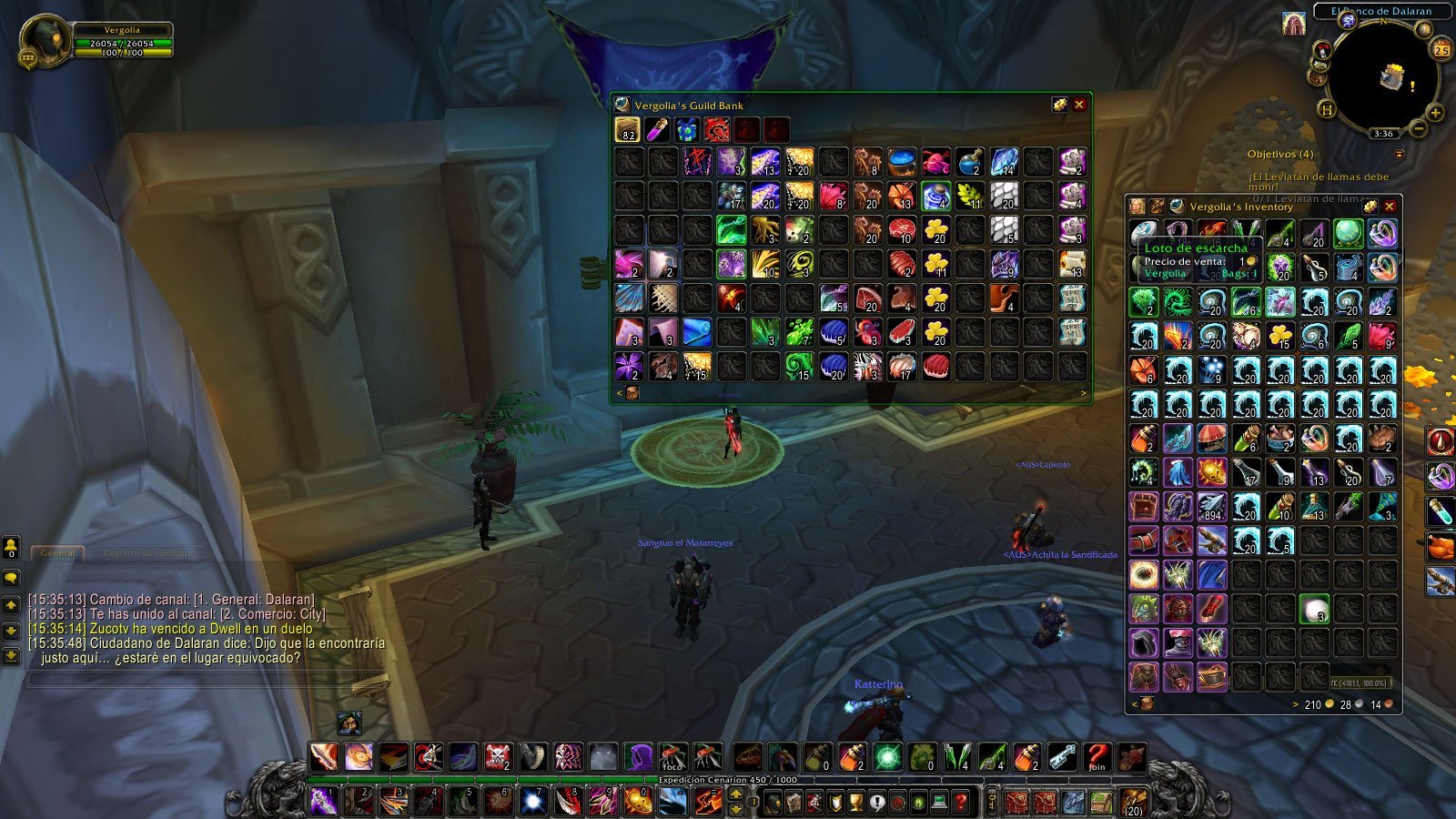Screen dimensions: 1456x819
Task: Select the first guild bank tab with 82
Action: point(627,130)
